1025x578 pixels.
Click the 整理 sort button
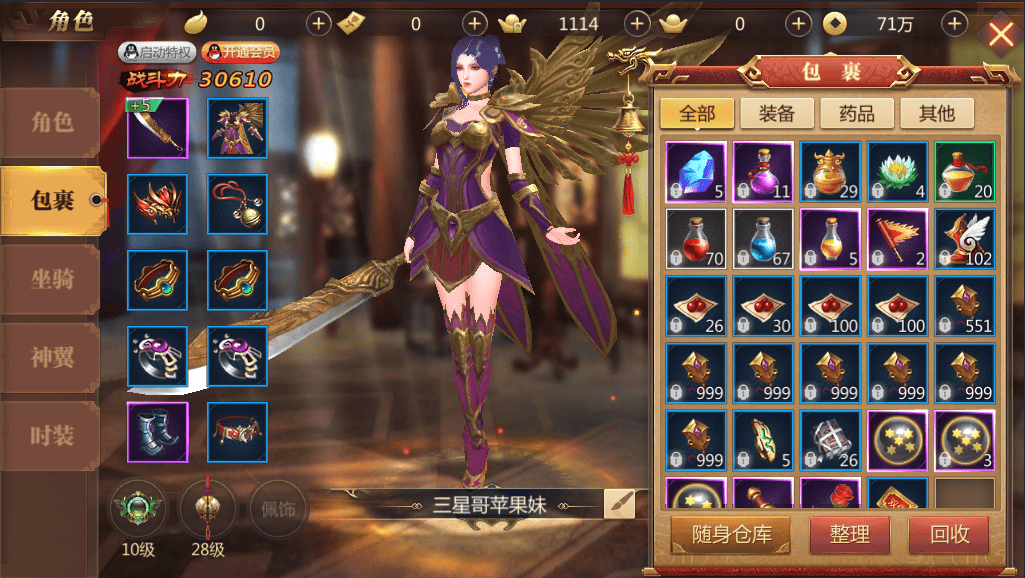(x=849, y=534)
